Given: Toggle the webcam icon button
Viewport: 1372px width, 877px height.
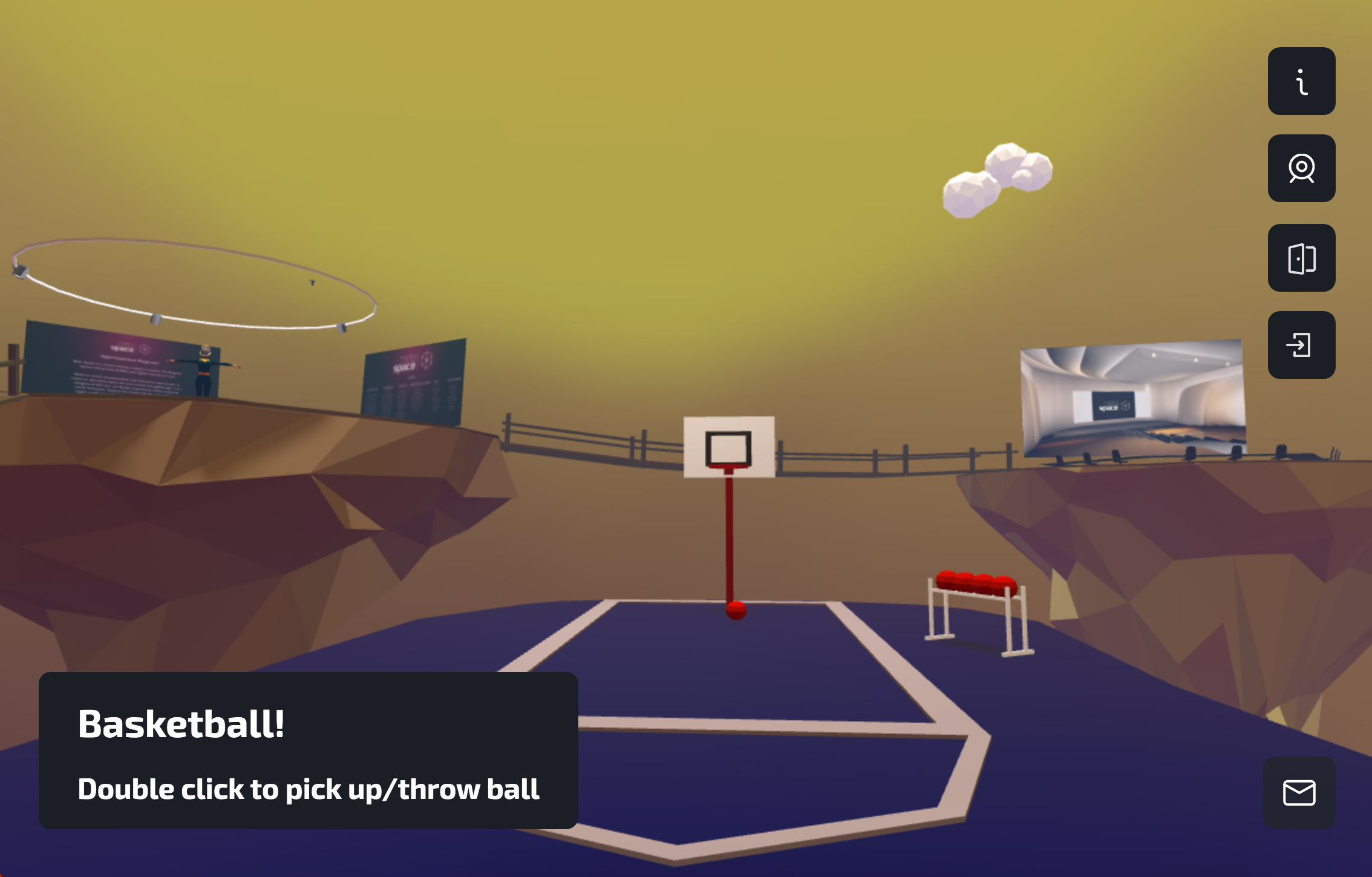Looking at the screenshot, I should pos(1301,168).
